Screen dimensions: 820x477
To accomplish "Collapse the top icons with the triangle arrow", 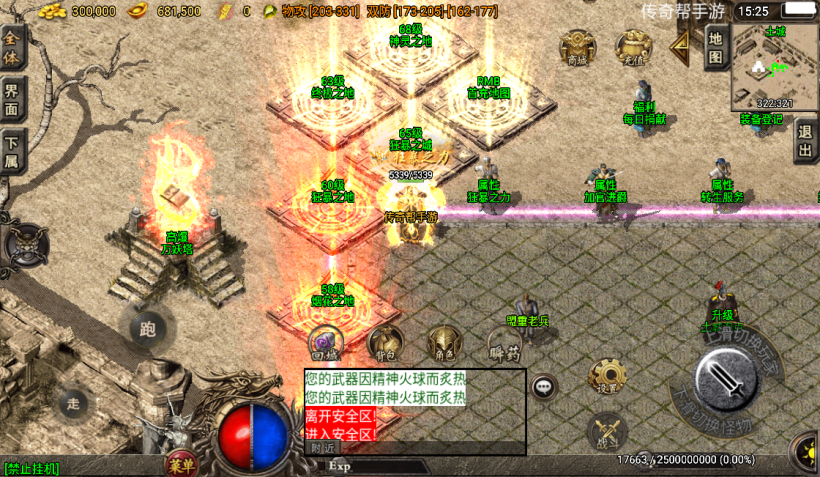I will click(681, 44).
